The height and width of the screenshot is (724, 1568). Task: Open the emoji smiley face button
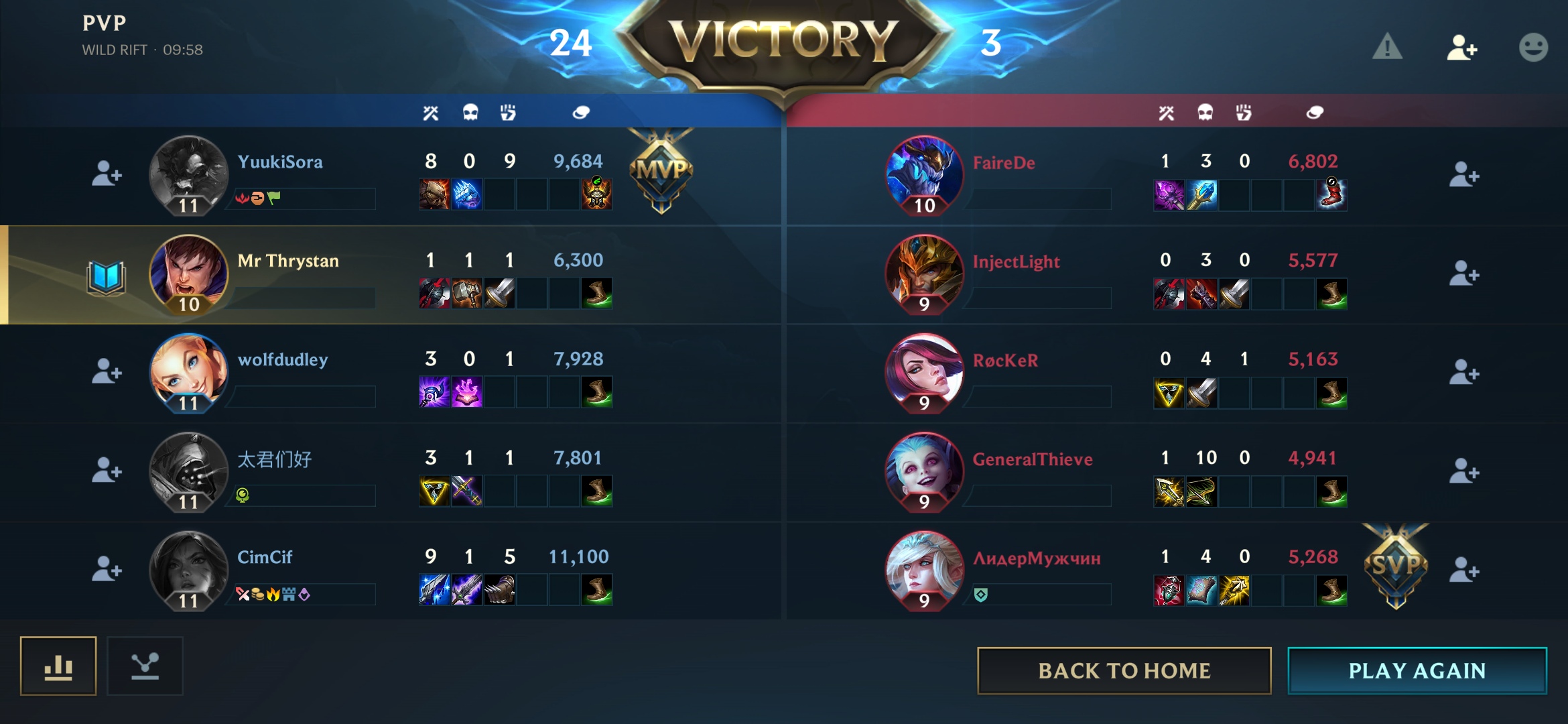1533,48
